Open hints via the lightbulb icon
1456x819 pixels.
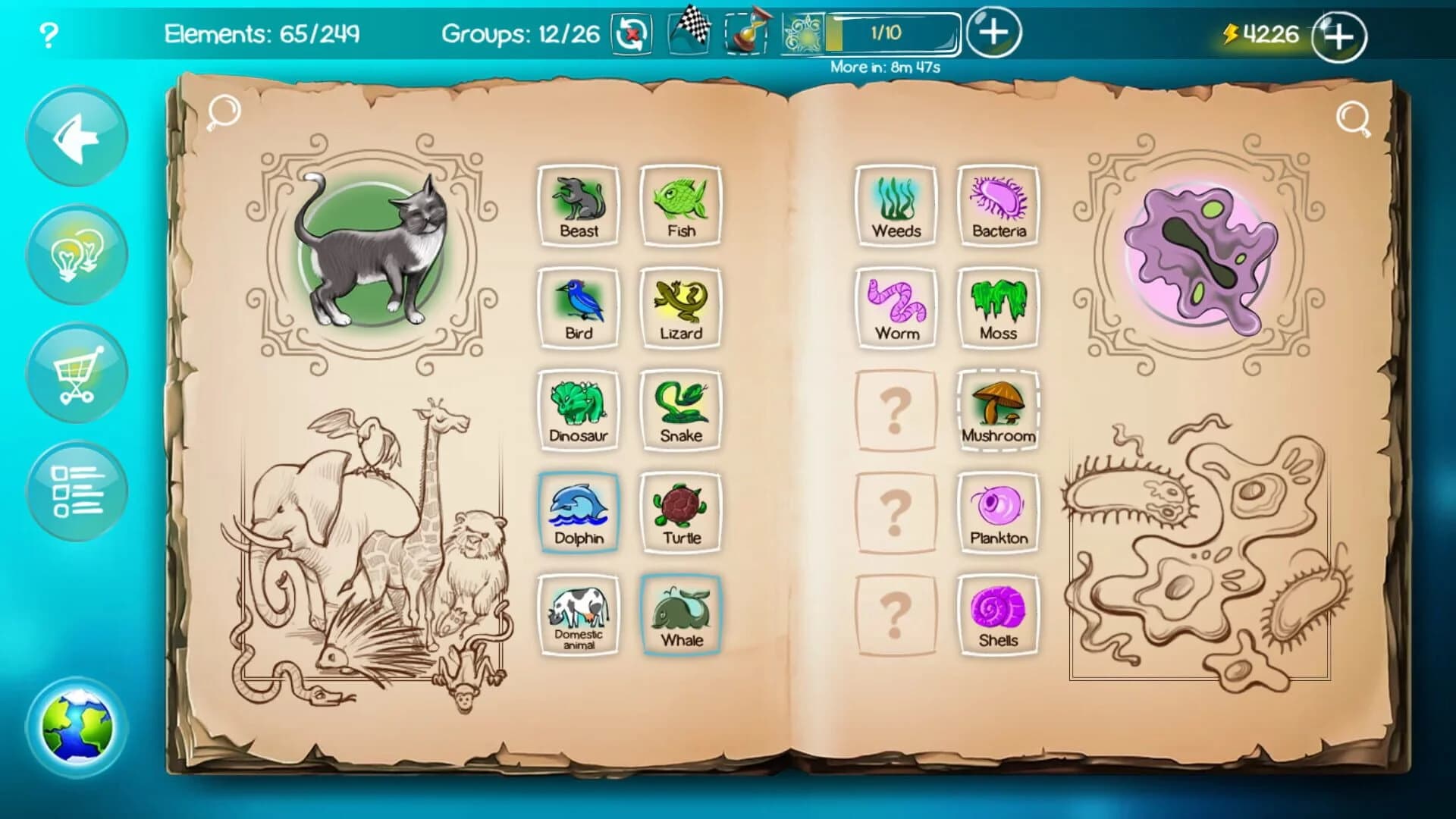(x=76, y=254)
